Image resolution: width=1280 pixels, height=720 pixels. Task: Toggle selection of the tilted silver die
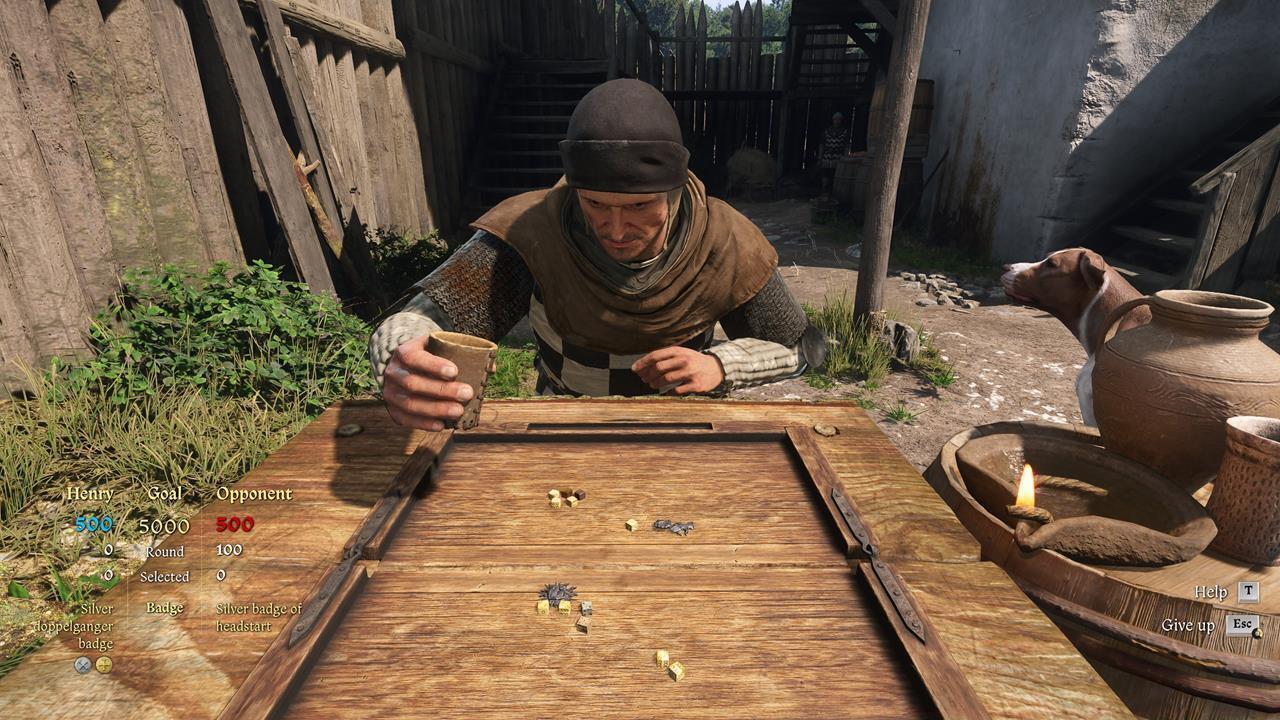(583, 625)
